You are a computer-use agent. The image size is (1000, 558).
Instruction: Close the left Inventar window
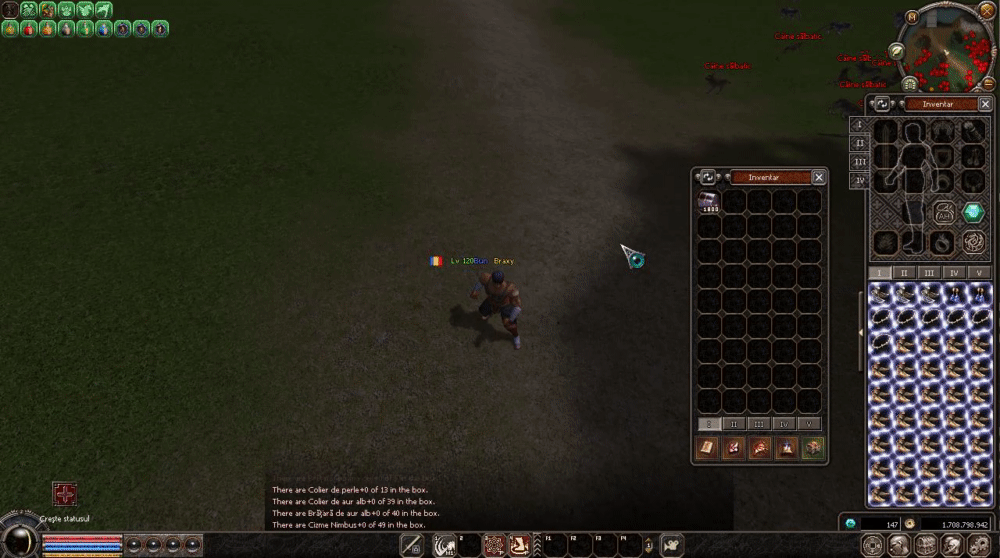pos(819,177)
